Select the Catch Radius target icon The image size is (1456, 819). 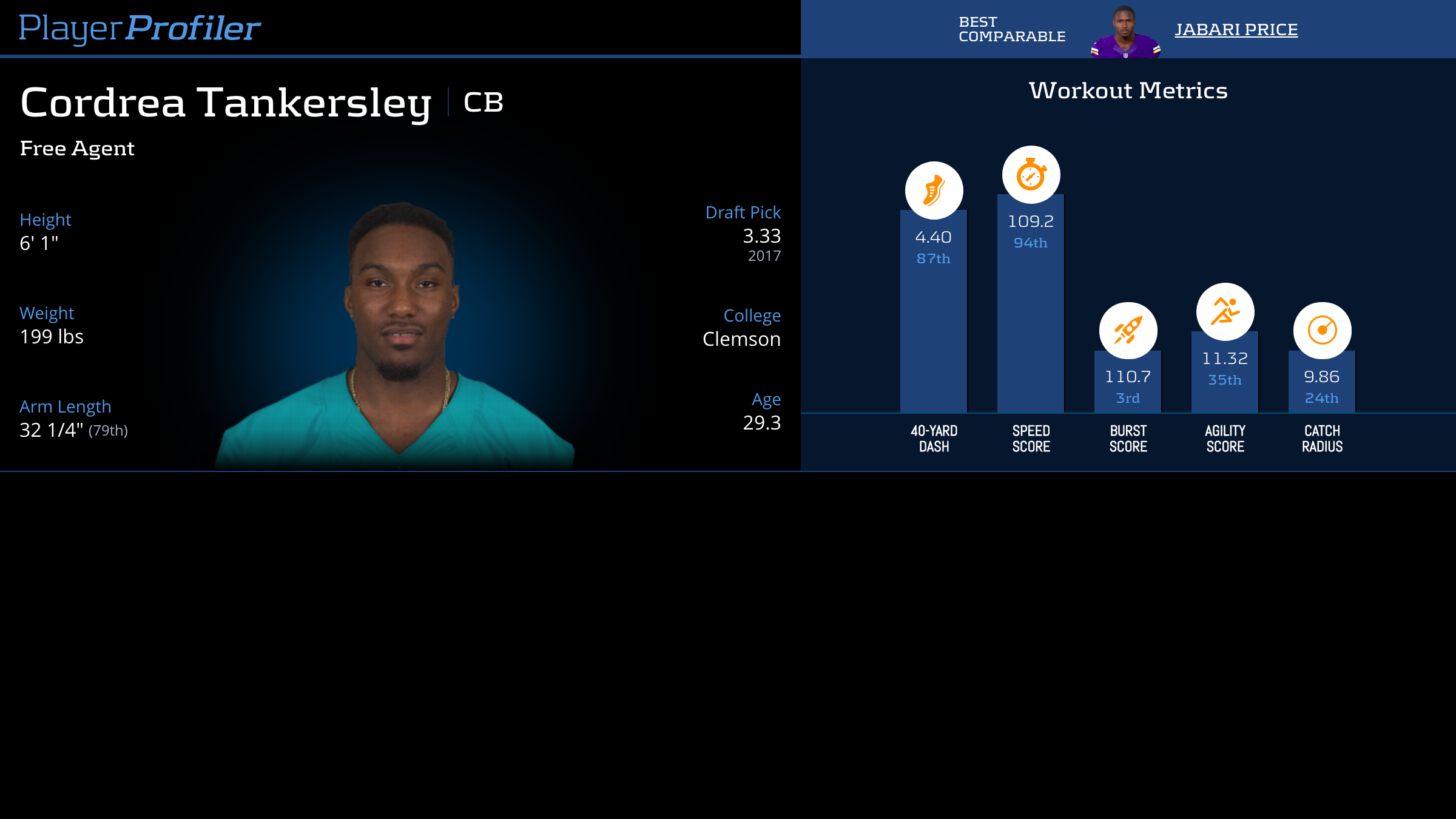coord(1322,331)
